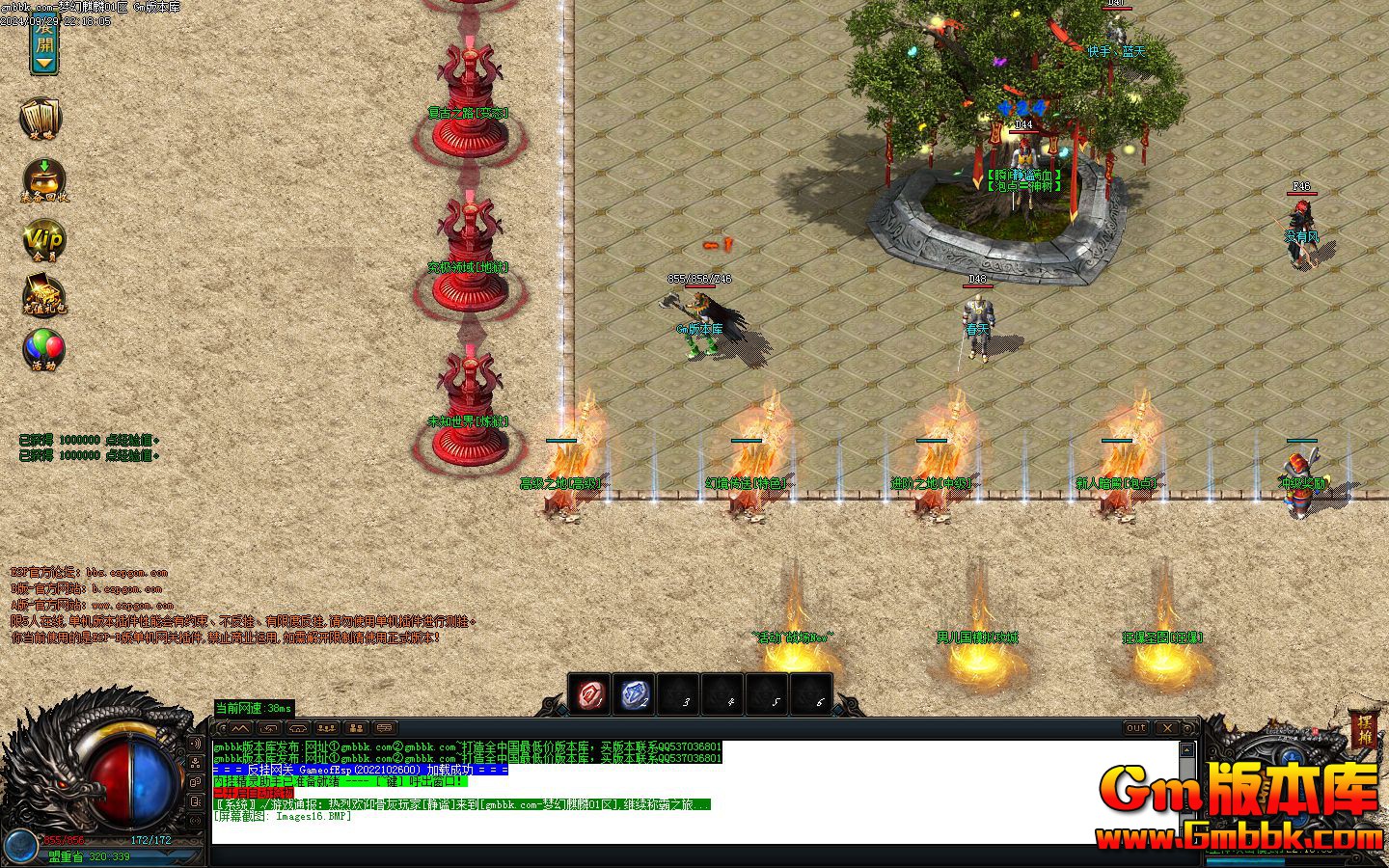The width and height of the screenshot is (1389, 868).
Task: Close the chat panel with X button
Action: [1167, 728]
